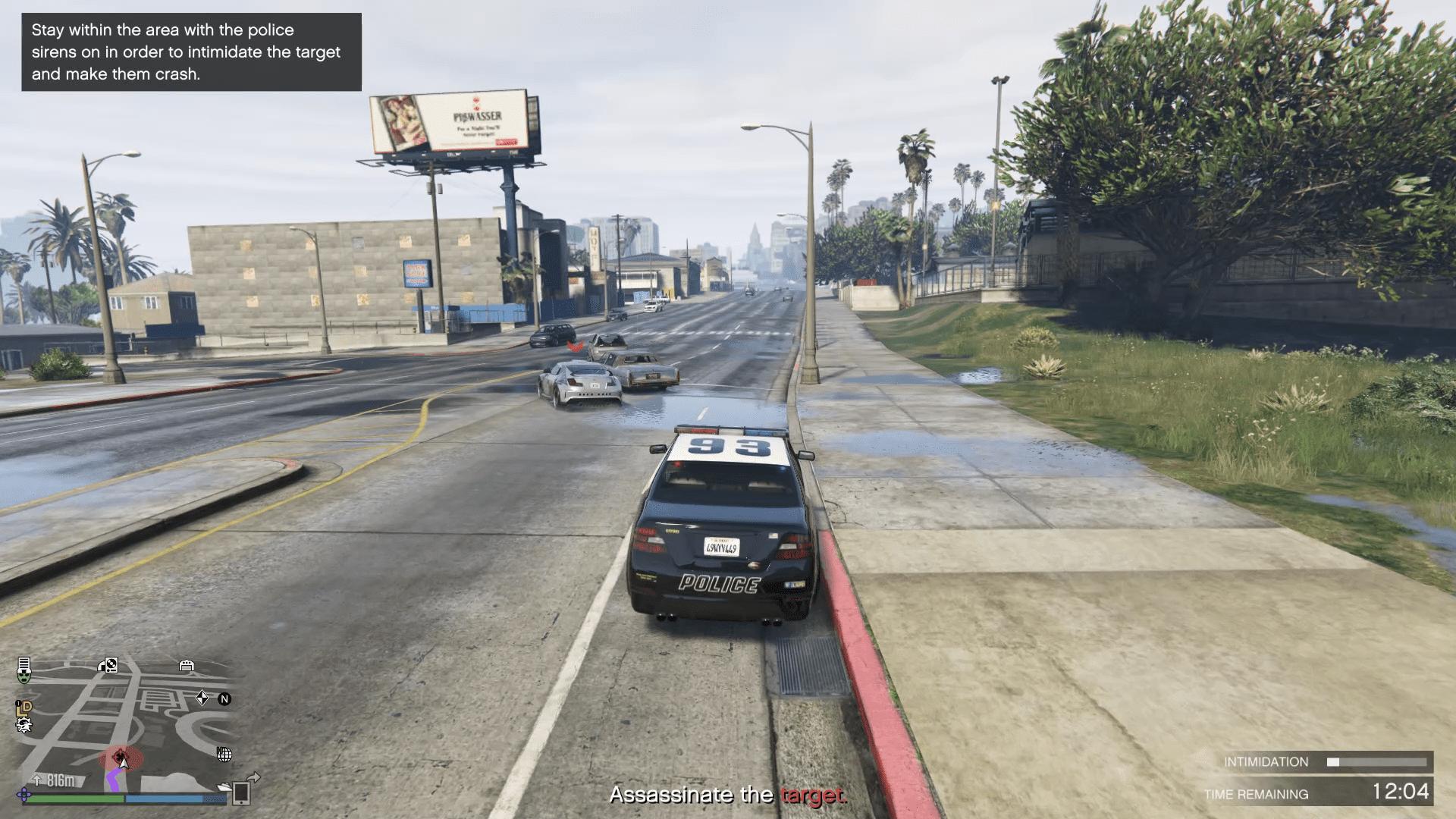The height and width of the screenshot is (819, 1456).
Task: Click the curved share arrow icon near the phone
Action: point(255,777)
